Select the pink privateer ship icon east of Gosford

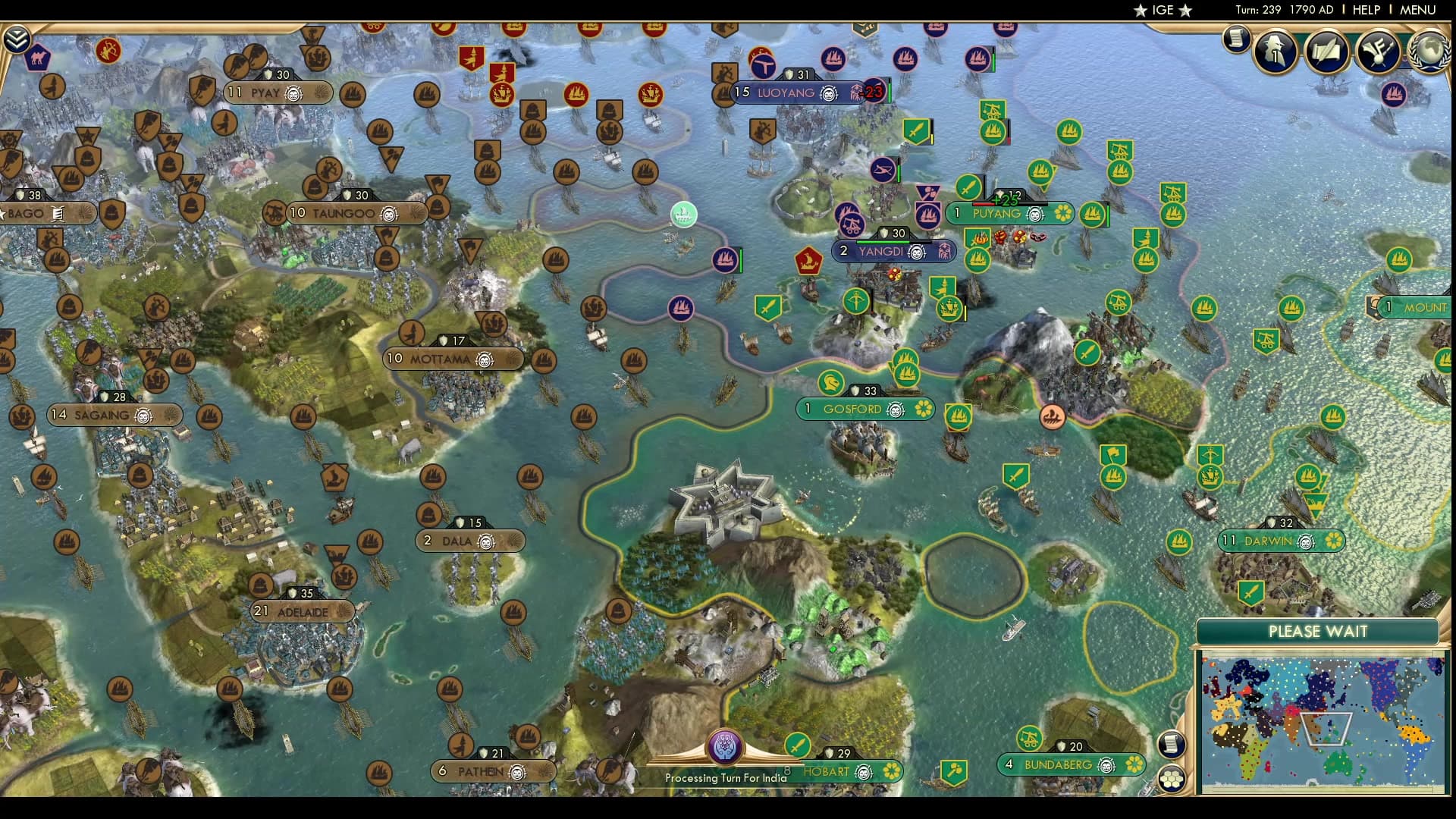(1053, 416)
